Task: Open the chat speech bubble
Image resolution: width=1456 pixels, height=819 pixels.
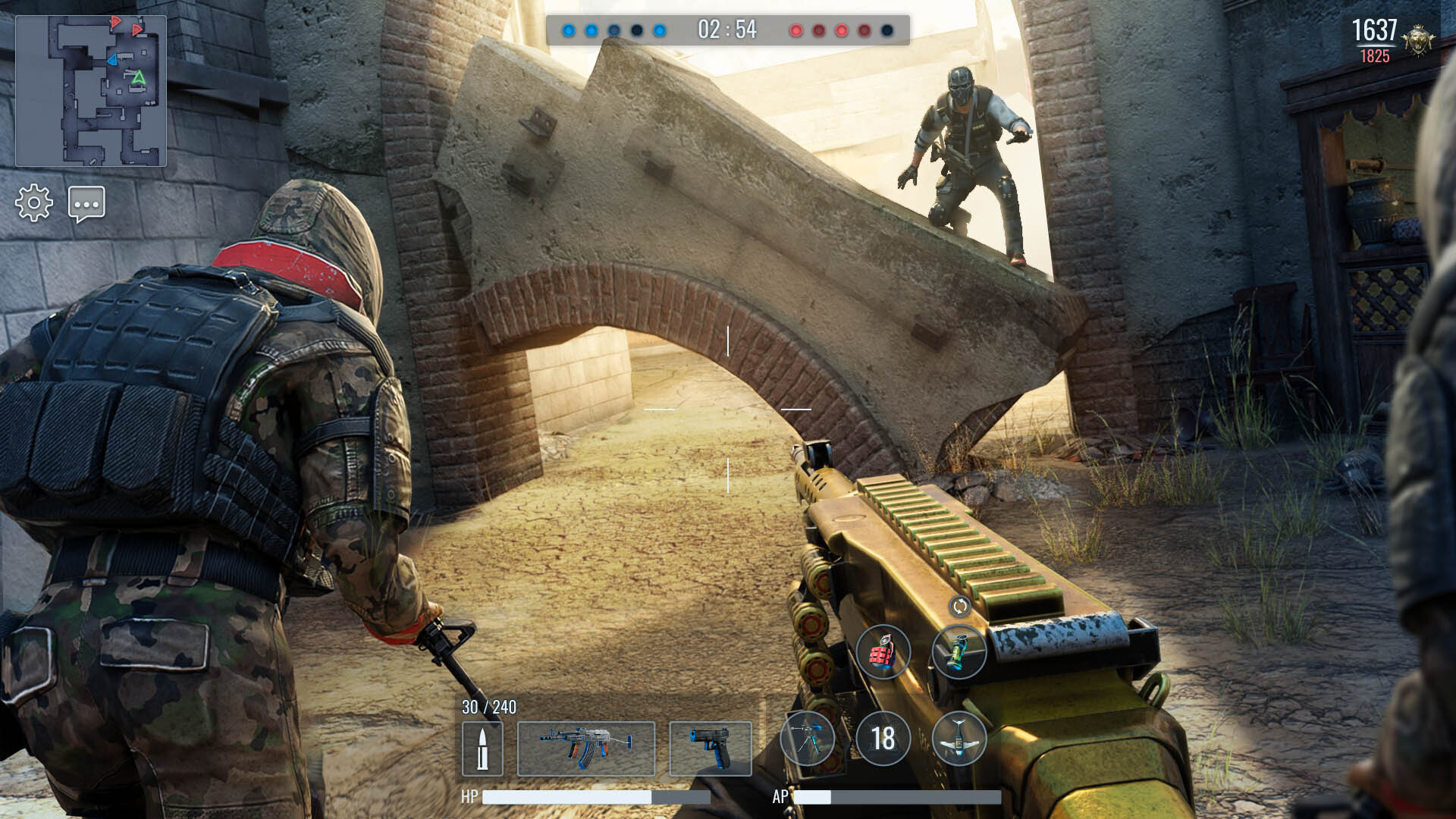Action: (x=86, y=203)
